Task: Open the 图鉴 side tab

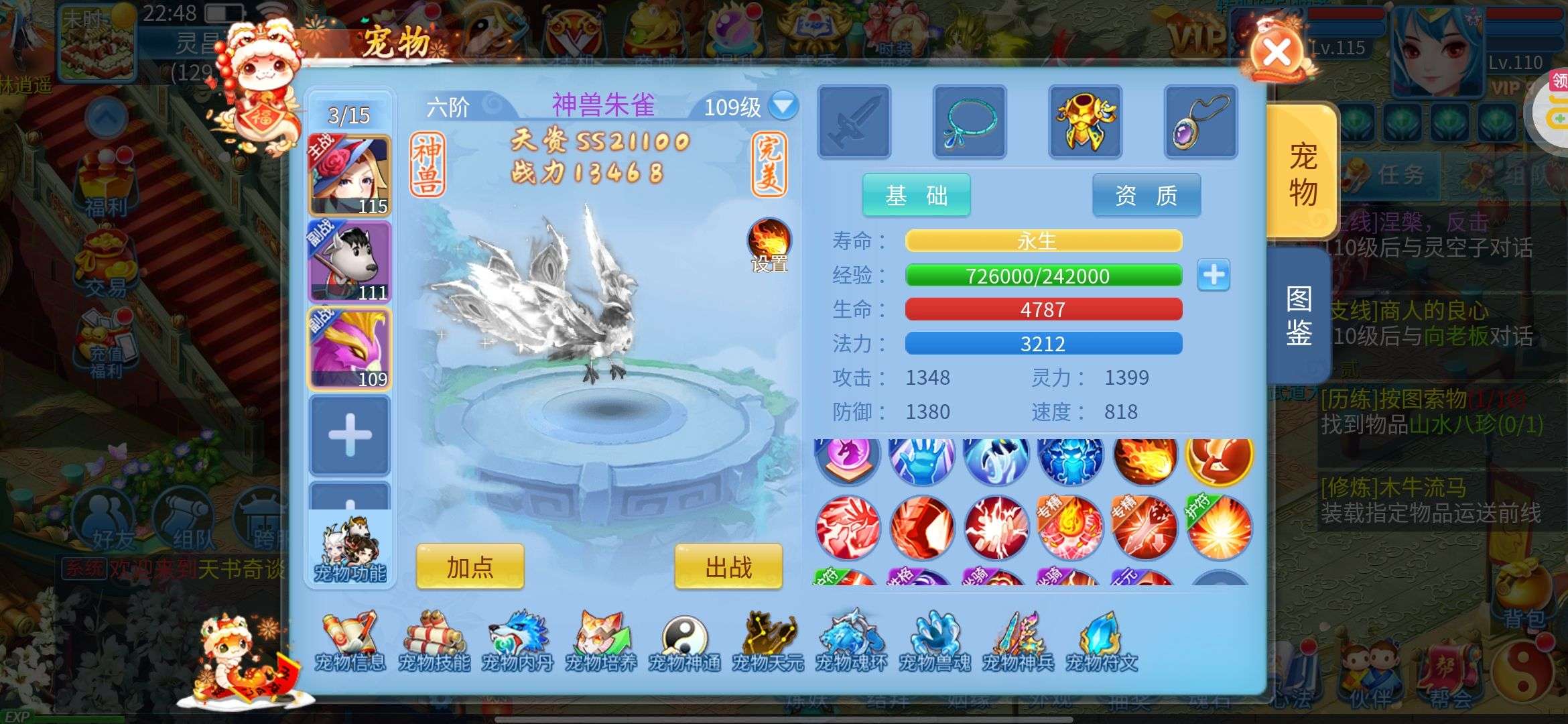Action: coord(1299,316)
